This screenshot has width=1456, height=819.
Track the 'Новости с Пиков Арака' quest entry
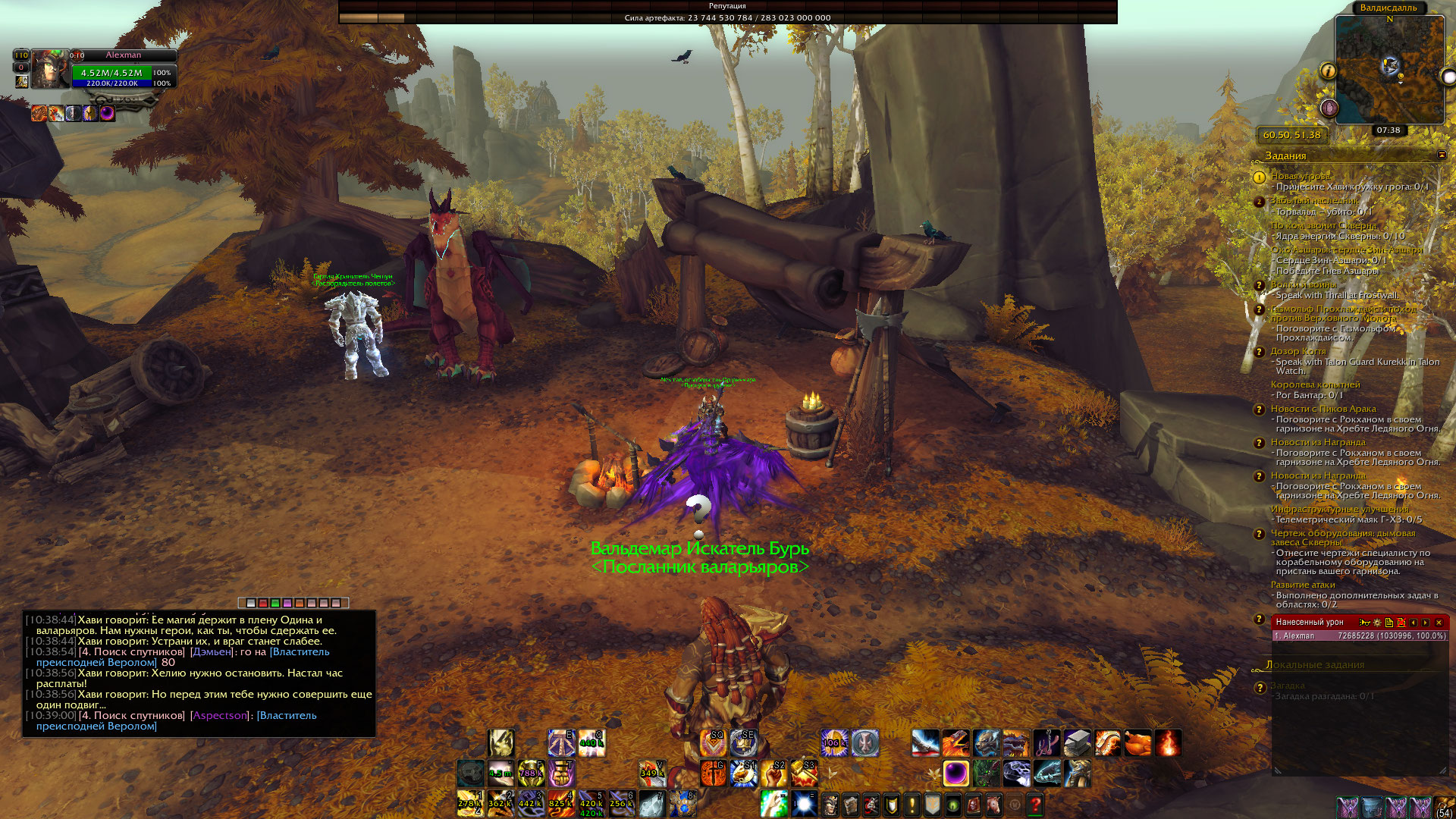(x=1323, y=409)
